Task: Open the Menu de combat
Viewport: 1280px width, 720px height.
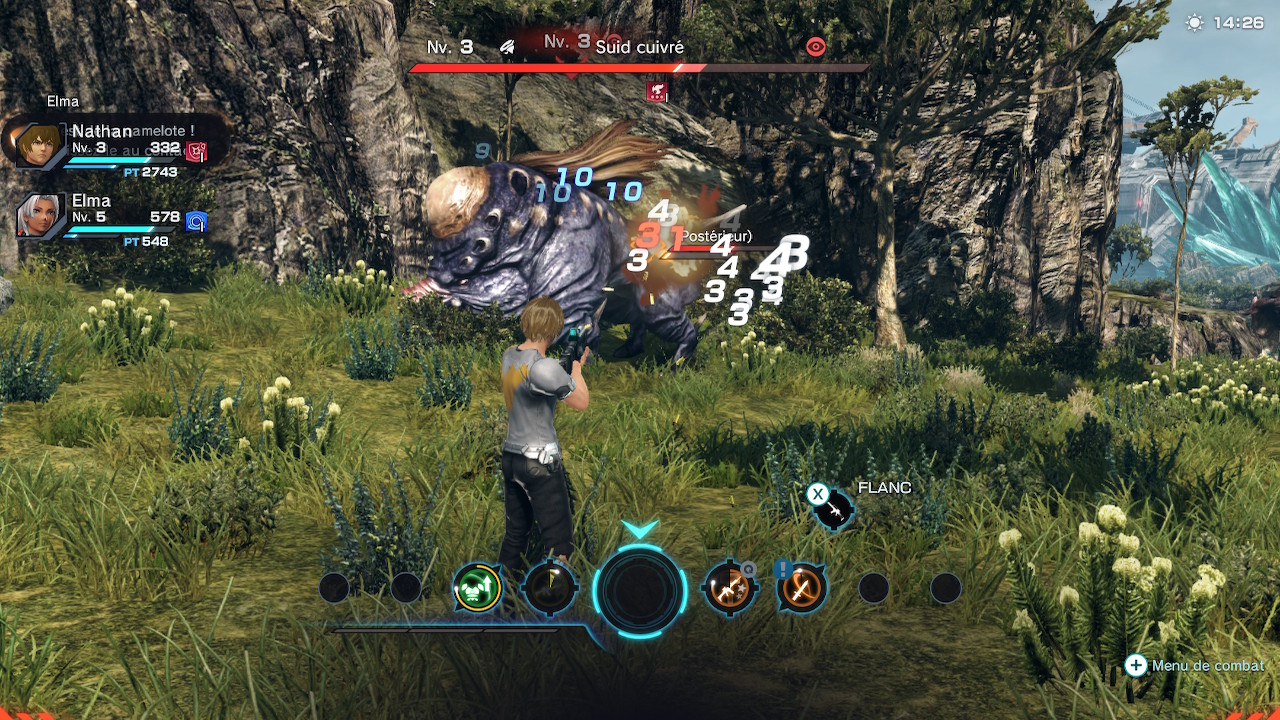Action: (x=1197, y=665)
